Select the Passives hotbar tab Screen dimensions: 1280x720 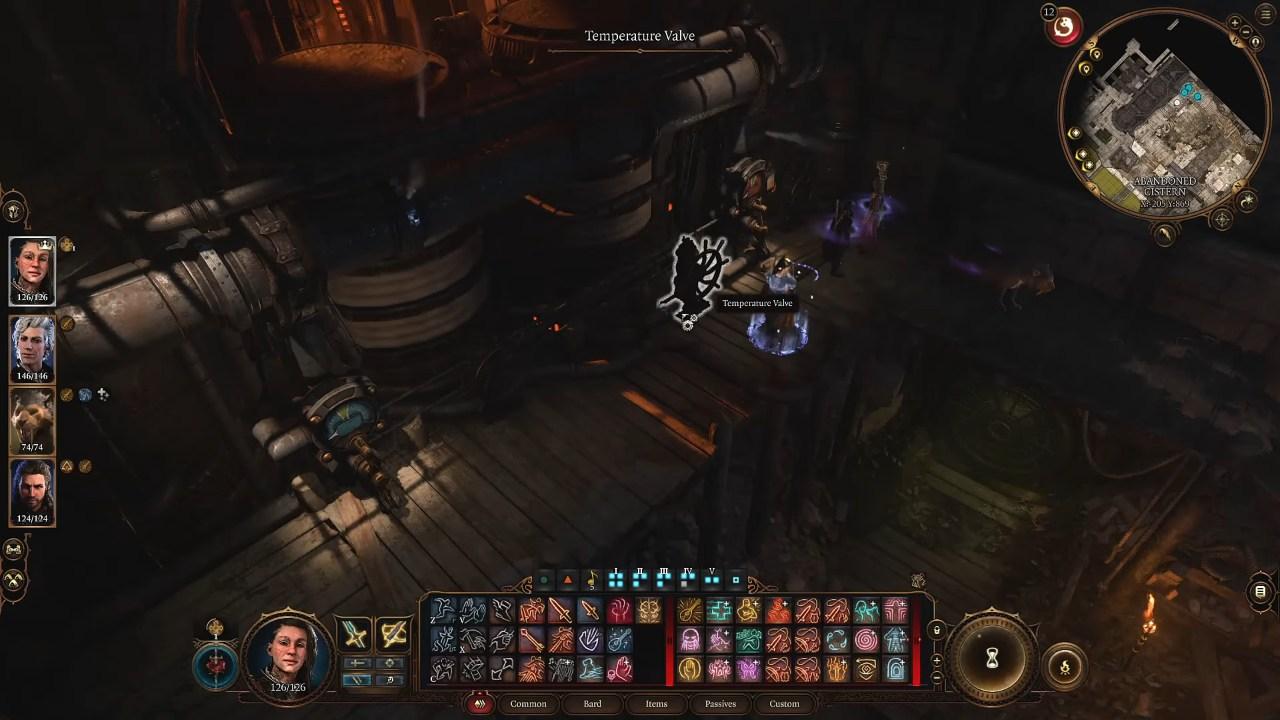[720, 704]
